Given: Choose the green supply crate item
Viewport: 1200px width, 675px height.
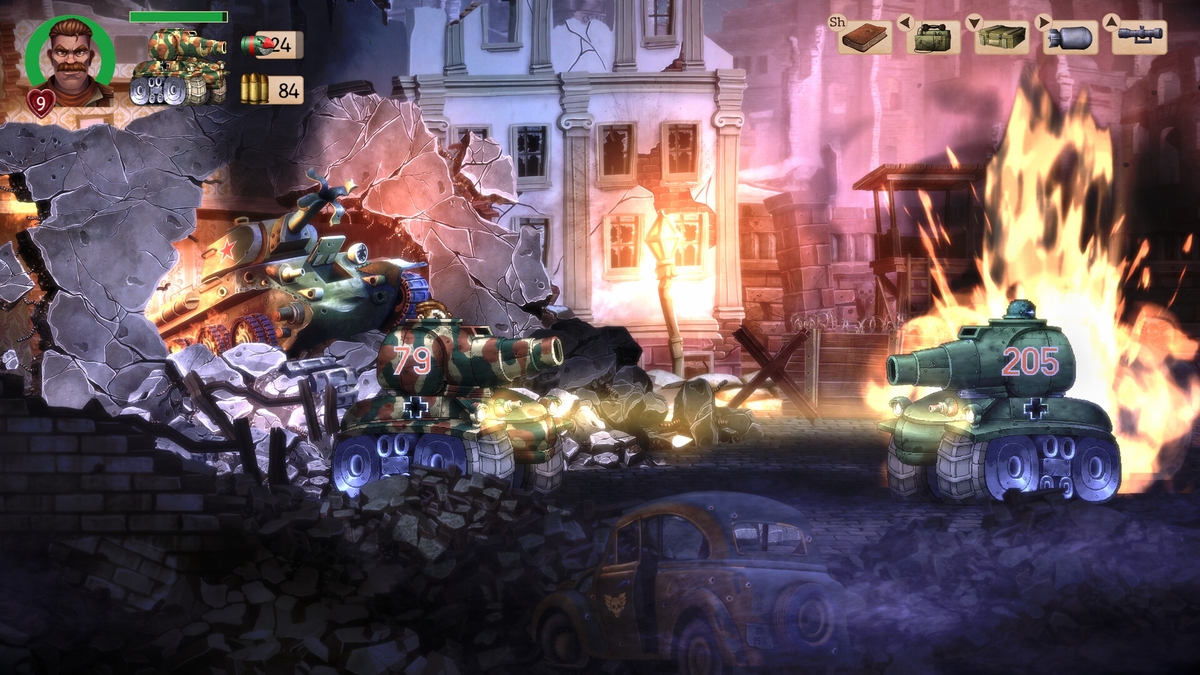Looking at the screenshot, I should (1002, 38).
